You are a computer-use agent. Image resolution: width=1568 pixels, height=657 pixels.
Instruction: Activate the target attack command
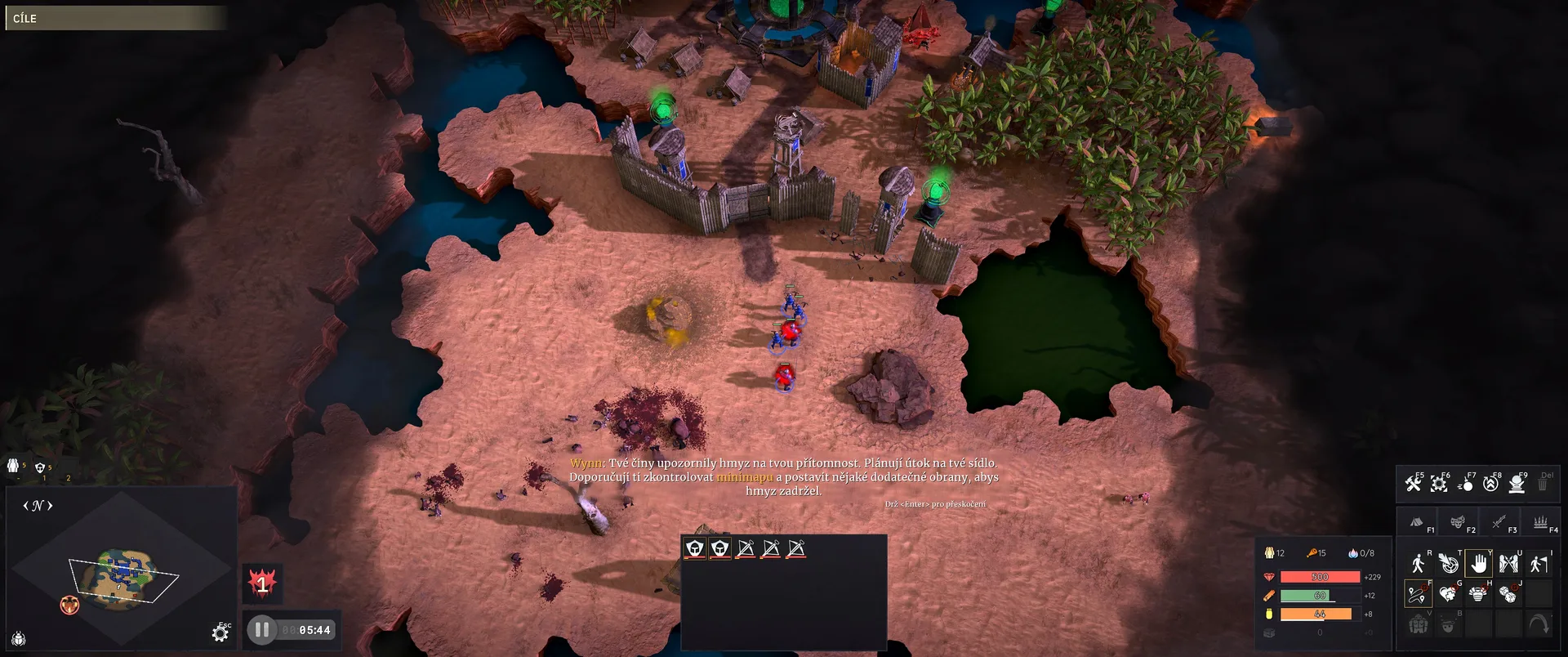pyautogui.click(x=1449, y=564)
